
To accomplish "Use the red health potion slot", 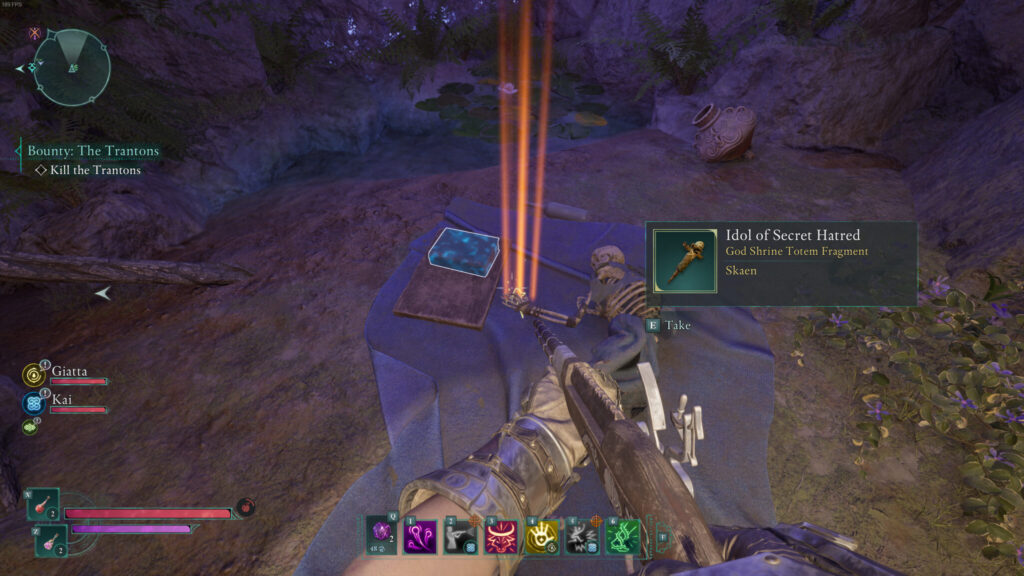I will tap(45, 505).
